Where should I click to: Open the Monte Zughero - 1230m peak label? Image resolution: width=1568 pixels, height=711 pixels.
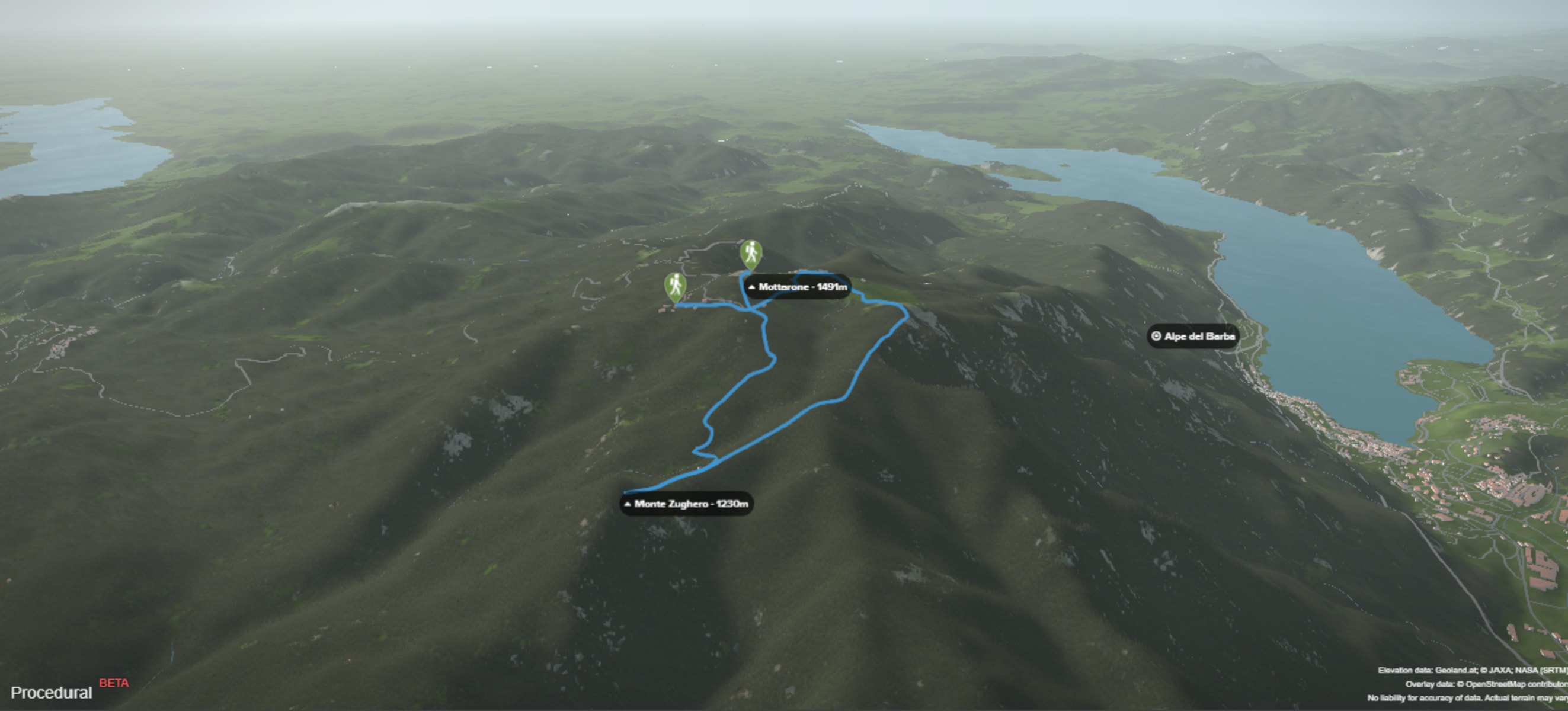pos(687,504)
